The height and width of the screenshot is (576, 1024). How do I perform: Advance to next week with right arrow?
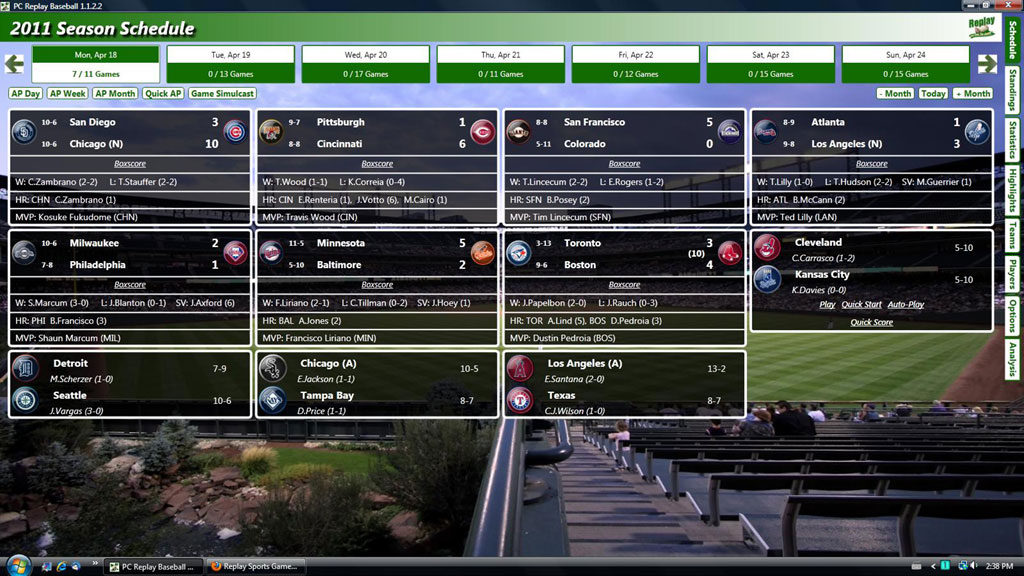coord(987,64)
